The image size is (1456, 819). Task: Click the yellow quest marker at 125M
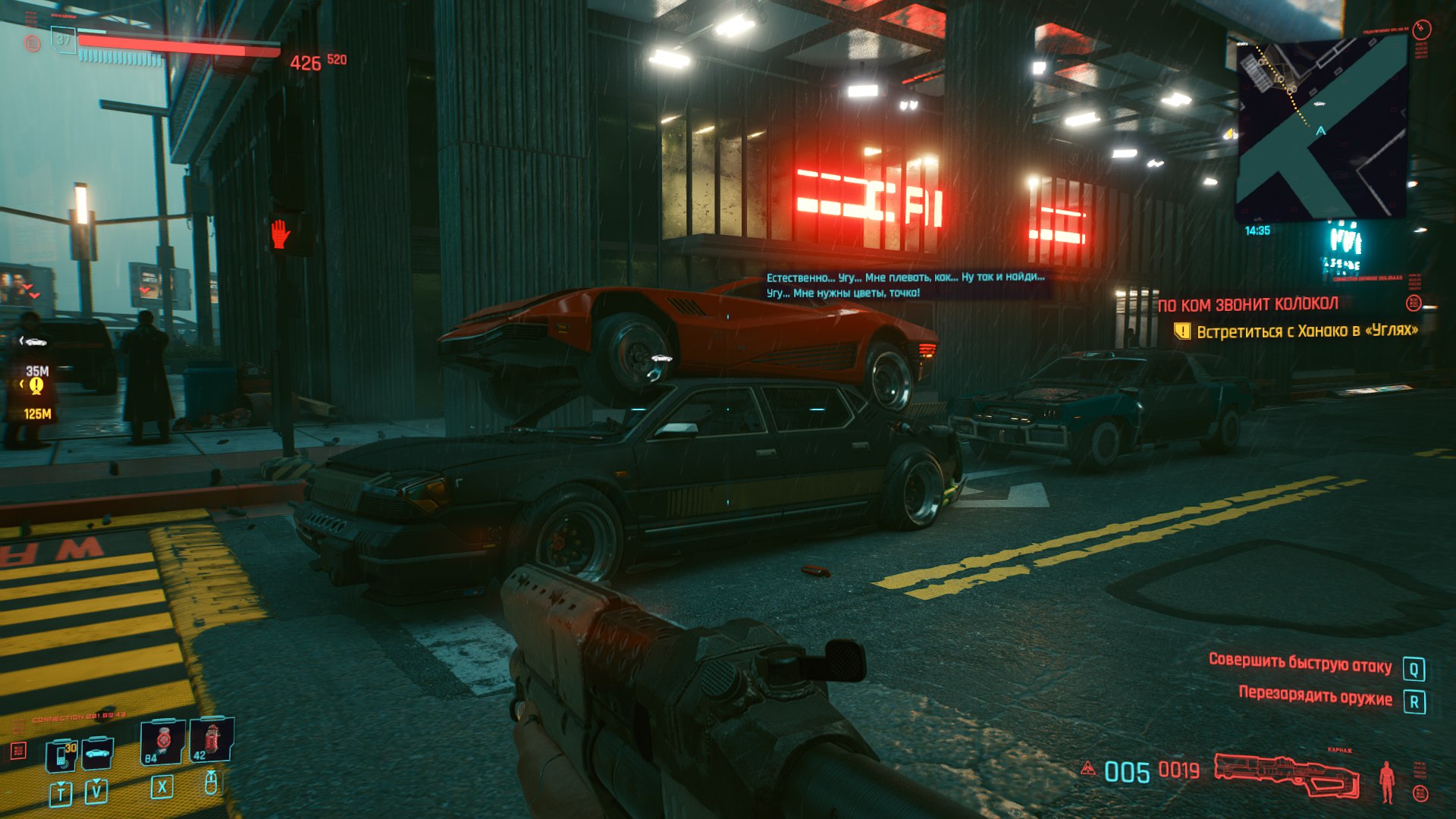[x=36, y=386]
